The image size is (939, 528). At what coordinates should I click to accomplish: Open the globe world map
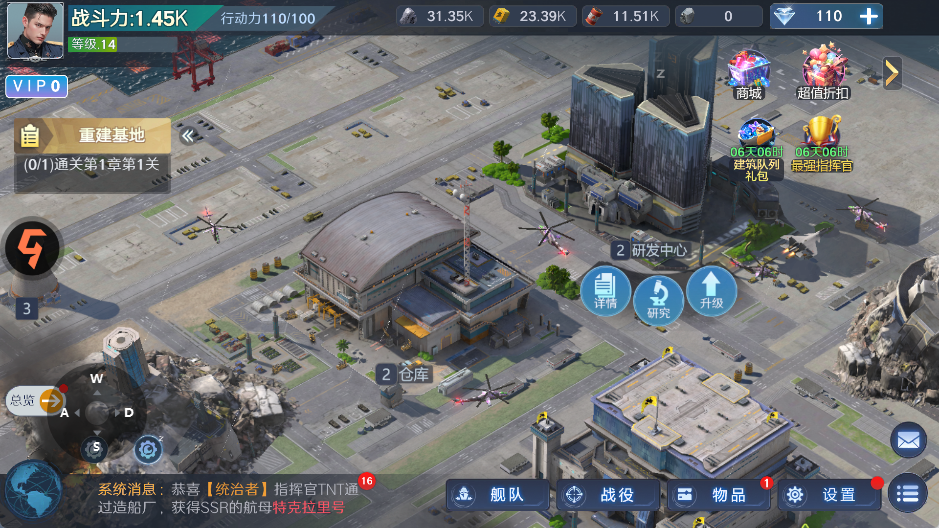[x=32, y=492]
